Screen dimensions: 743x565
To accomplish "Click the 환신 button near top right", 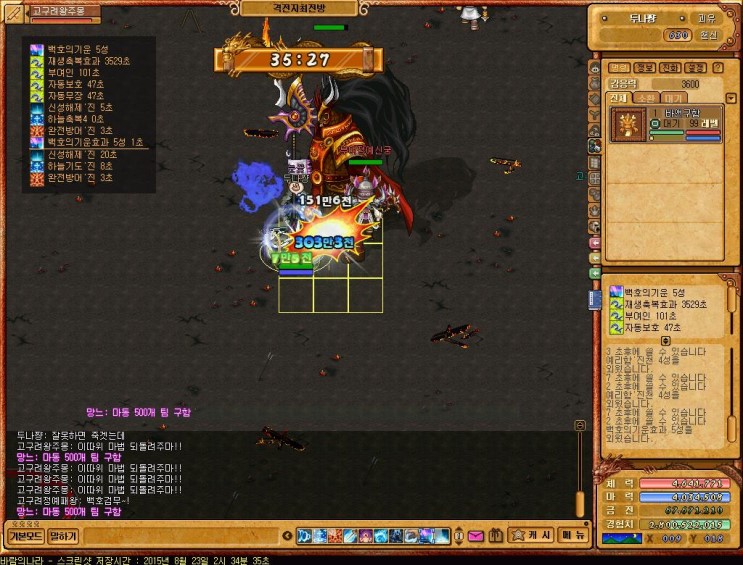I will (x=708, y=35).
